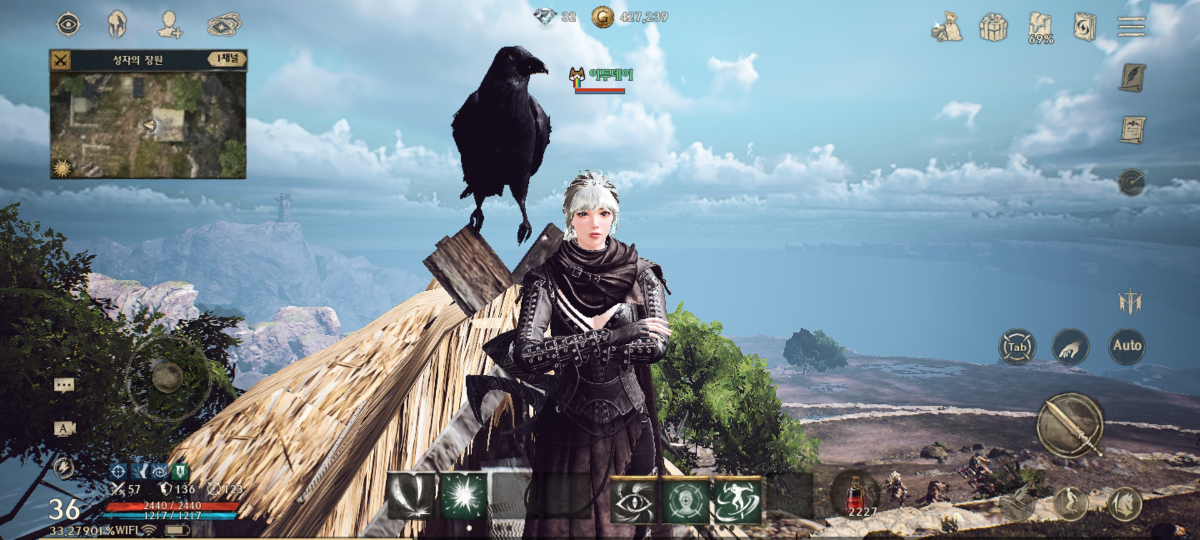Toggle Auto combat mode
The image size is (1200, 540).
point(1126,346)
